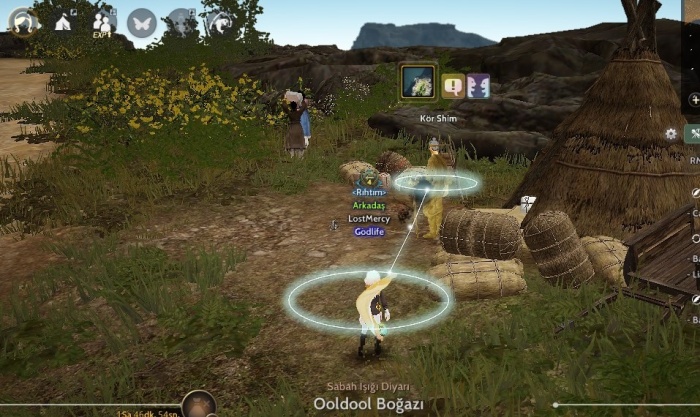This screenshot has height=417, width=700.
Task: Click the green crossed-tools button
Action: [695, 133]
